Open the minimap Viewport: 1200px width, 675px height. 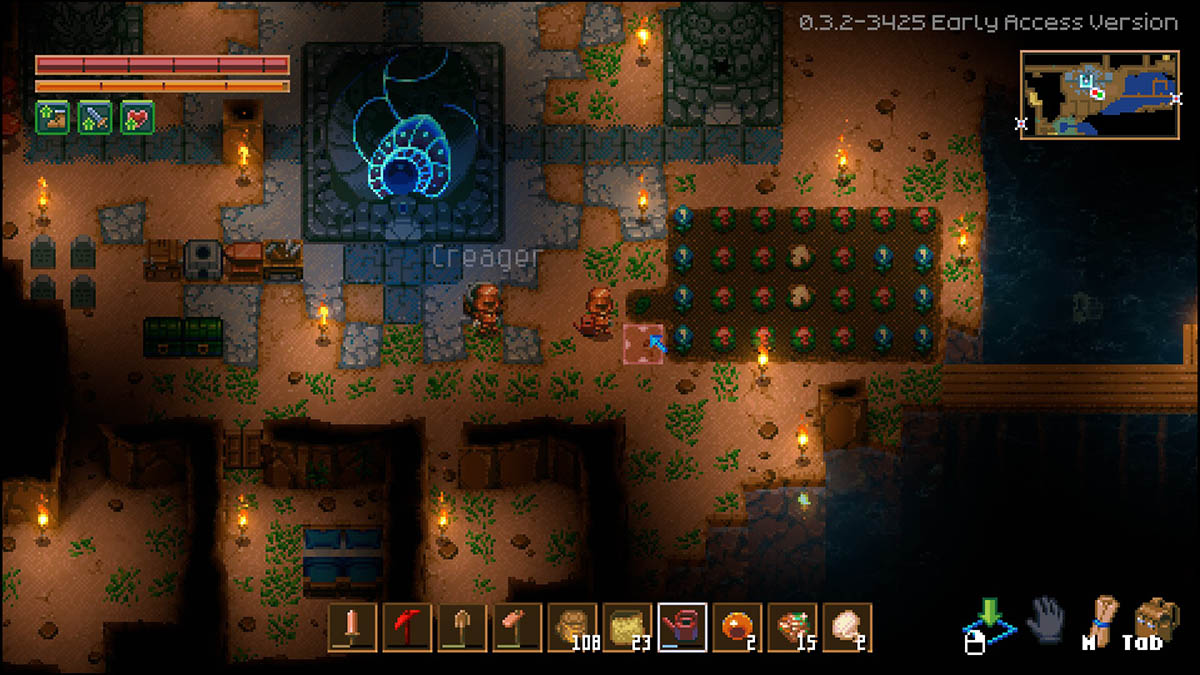(x=1099, y=94)
